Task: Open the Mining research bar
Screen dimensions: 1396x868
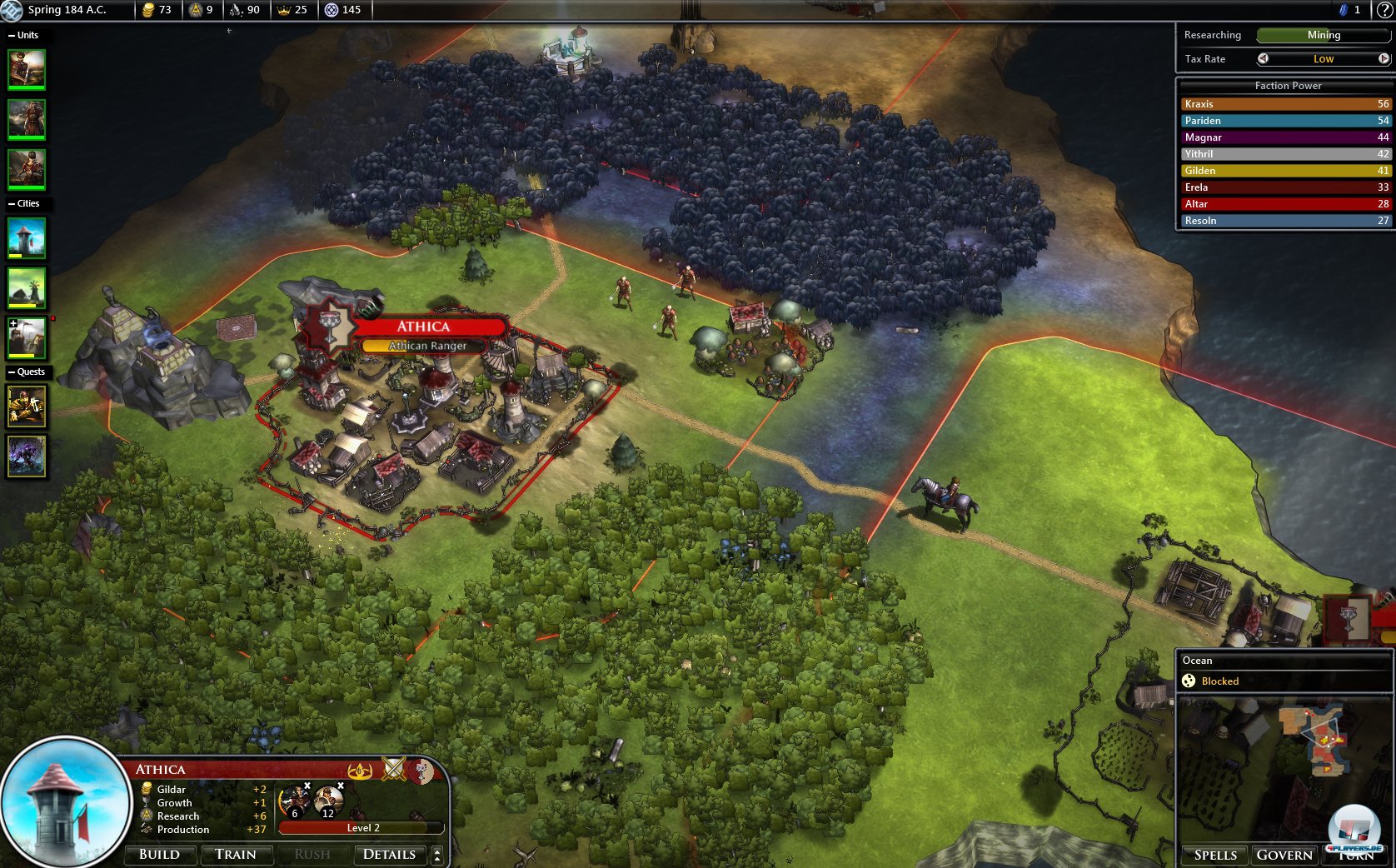Action: [x=1323, y=35]
